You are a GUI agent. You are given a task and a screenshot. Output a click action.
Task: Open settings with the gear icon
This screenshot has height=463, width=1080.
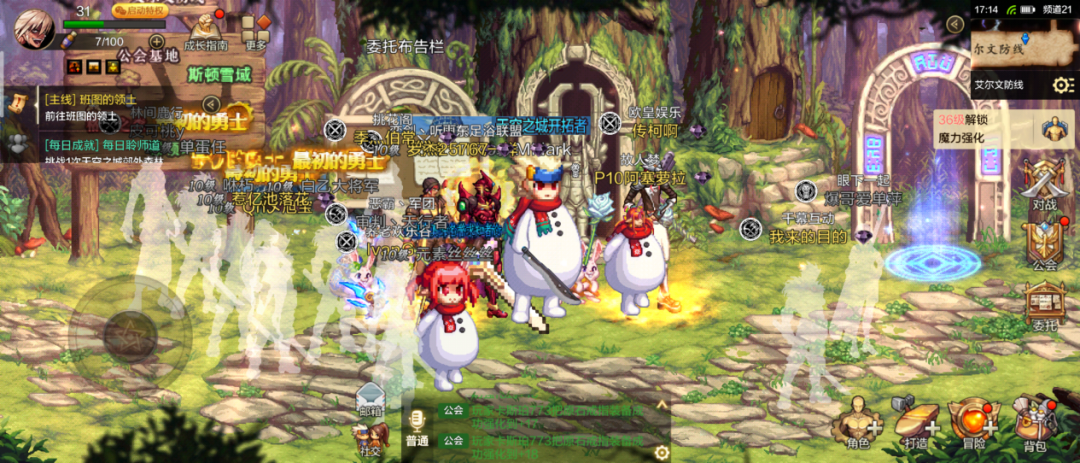pyautogui.click(x=1062, y=86)
